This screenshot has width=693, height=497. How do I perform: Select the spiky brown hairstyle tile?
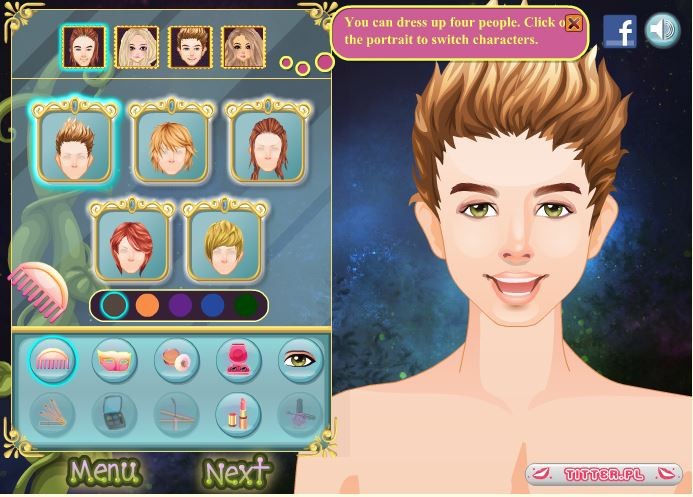(x=75, y=145)
